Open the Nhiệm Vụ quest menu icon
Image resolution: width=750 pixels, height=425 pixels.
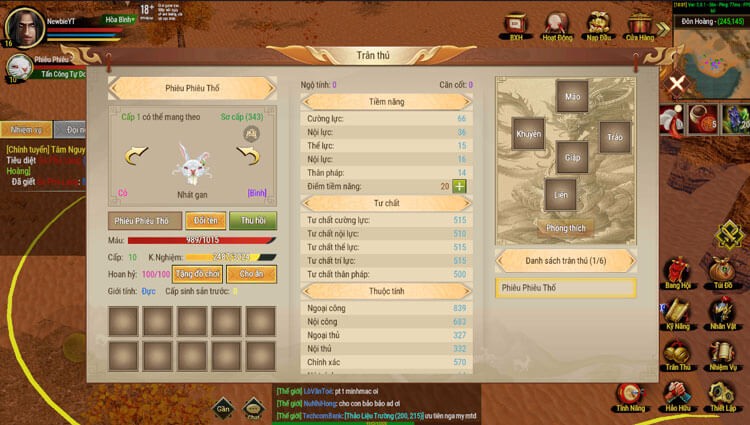click(x=721, y=354)
